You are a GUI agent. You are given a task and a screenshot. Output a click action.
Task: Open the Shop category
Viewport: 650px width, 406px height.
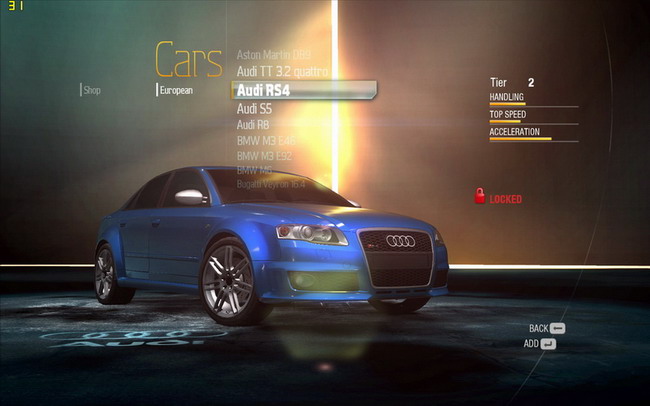pyautogui.click(x=92, y=90)
